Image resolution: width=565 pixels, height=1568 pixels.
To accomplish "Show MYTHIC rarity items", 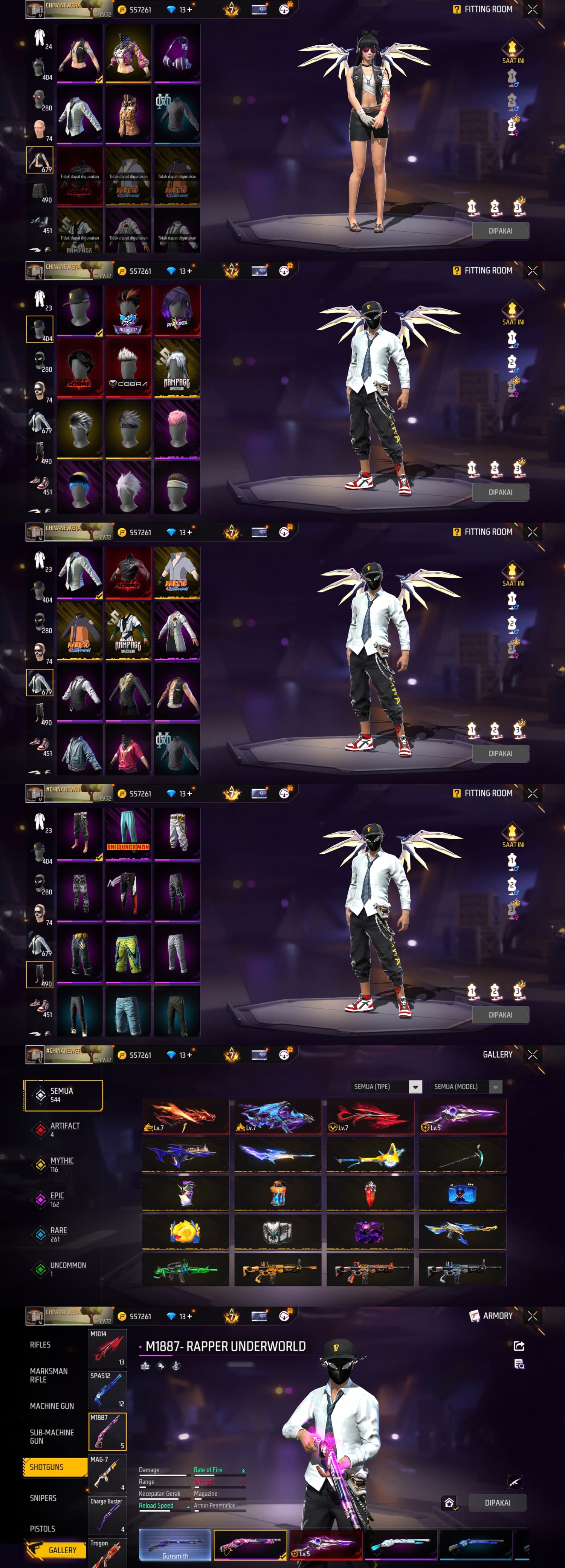I will point(61,1164).
